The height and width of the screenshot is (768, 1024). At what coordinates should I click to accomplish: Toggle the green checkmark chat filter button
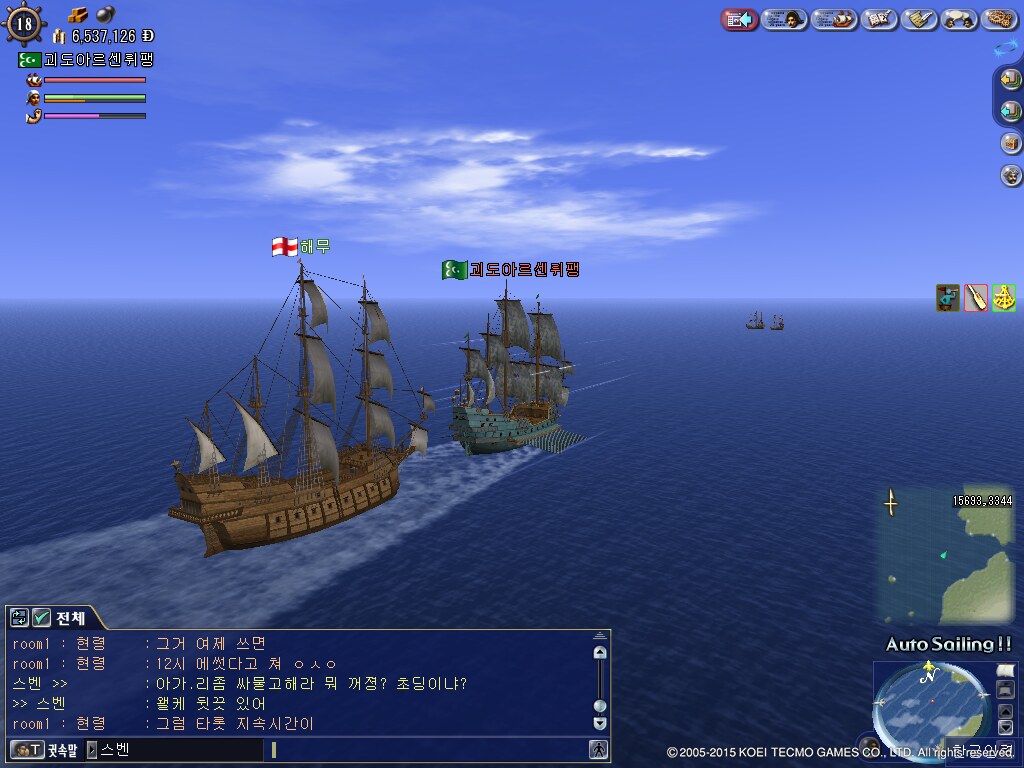point(41,618)
